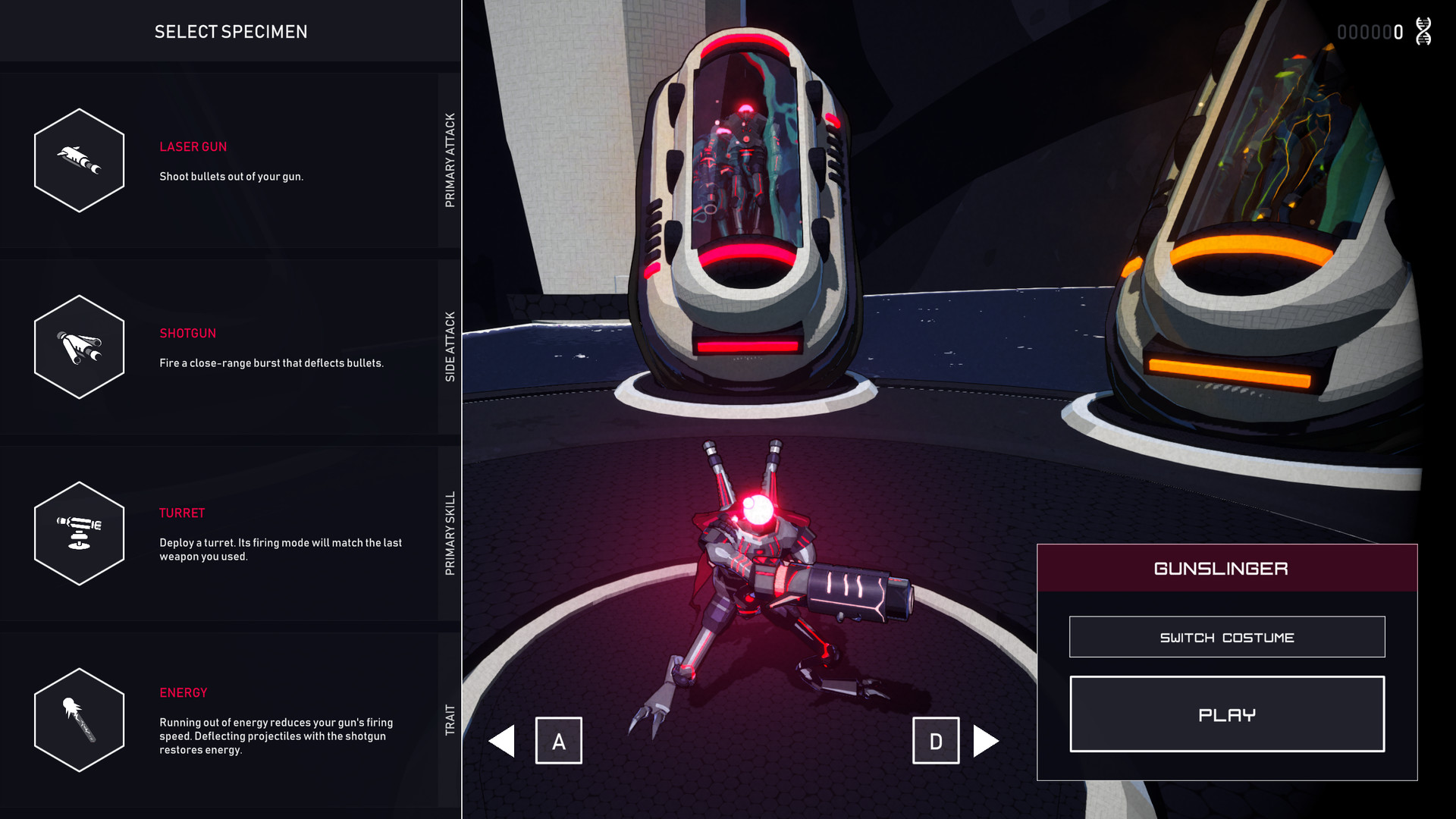Select the Shotgun weapon icon
This screenshot has height=819, width=1456.
tap(79, 346)
